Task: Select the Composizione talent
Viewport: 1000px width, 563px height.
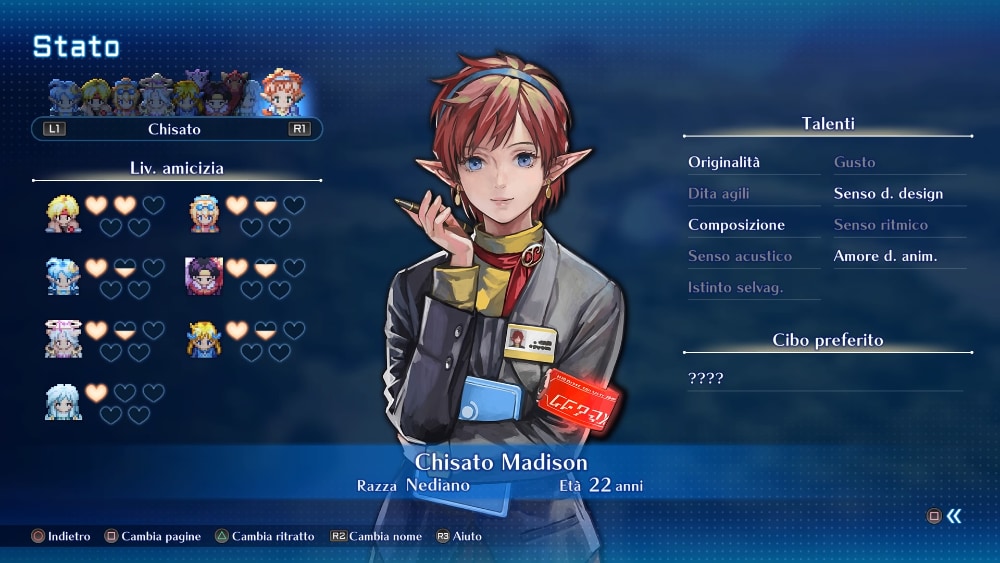Action: click(x=736, y=225)
